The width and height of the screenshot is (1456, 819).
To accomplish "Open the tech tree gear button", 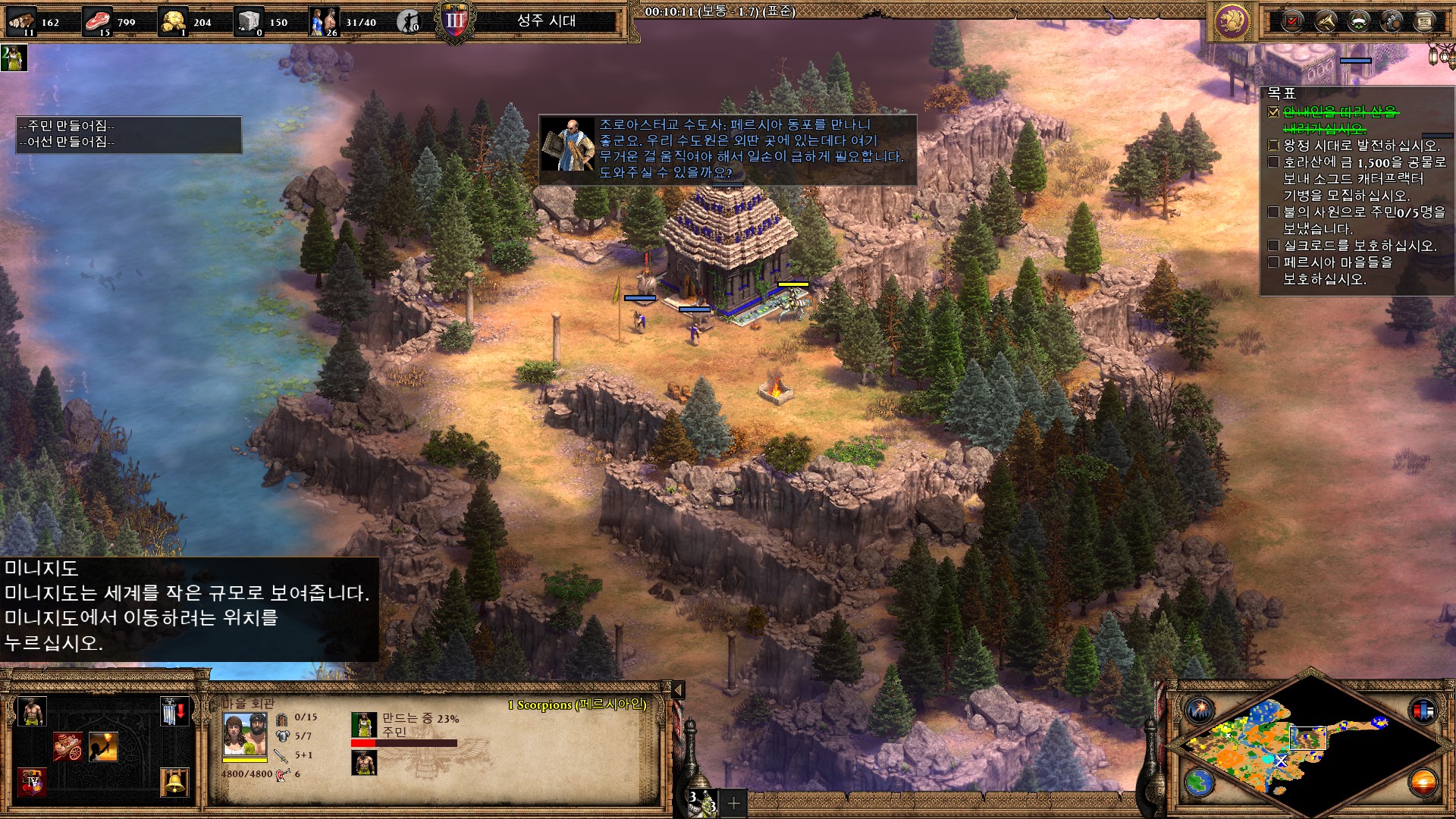I will tap(1392, 21).
